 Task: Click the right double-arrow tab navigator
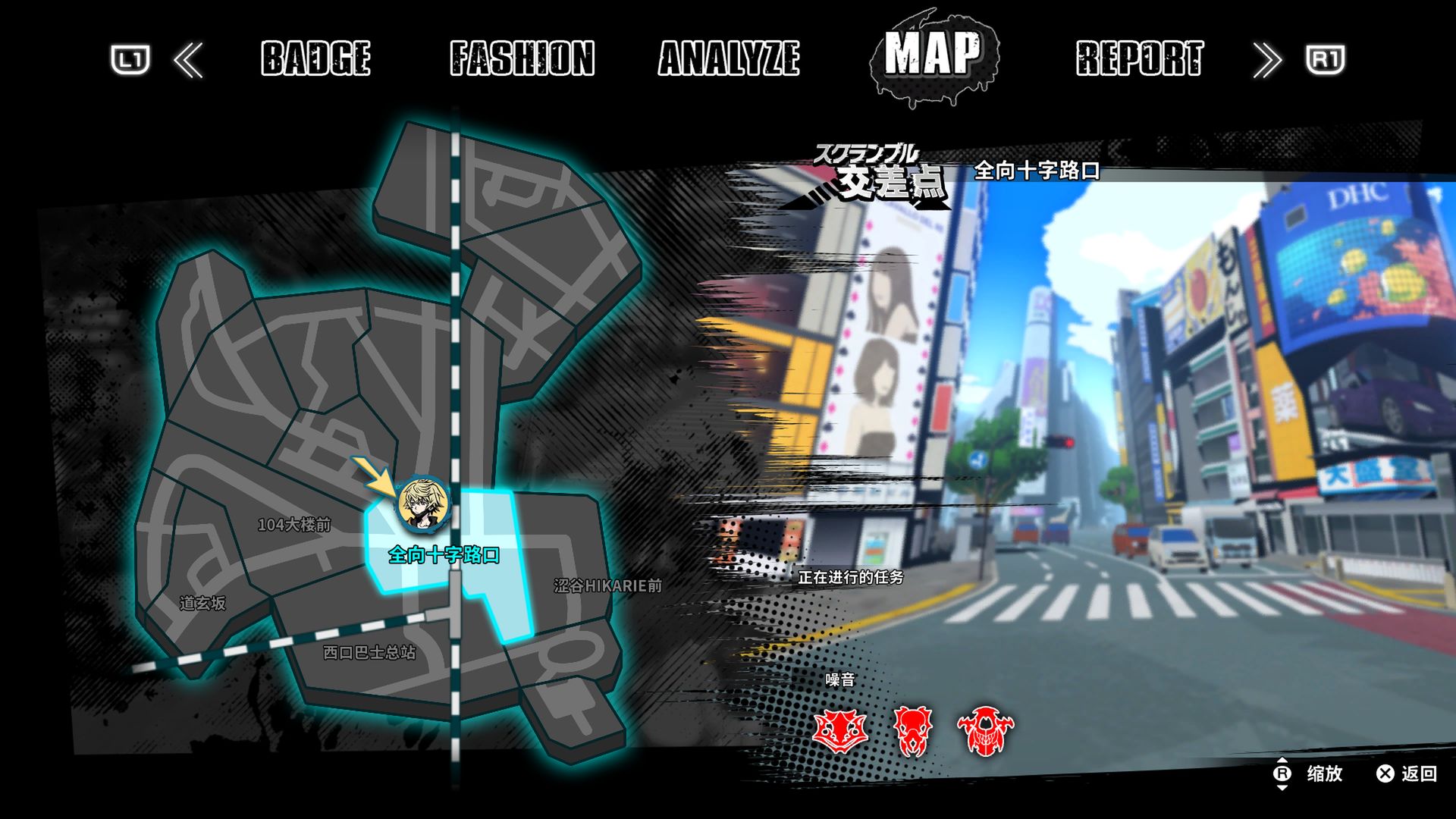tap(1266, 61)
